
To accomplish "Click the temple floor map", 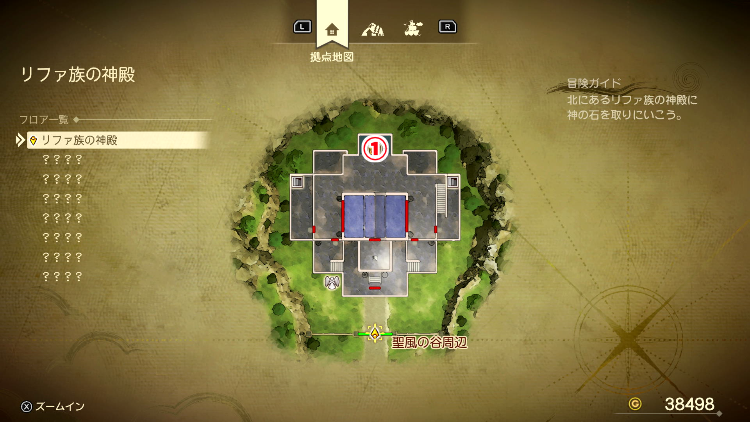I will 374,215.
